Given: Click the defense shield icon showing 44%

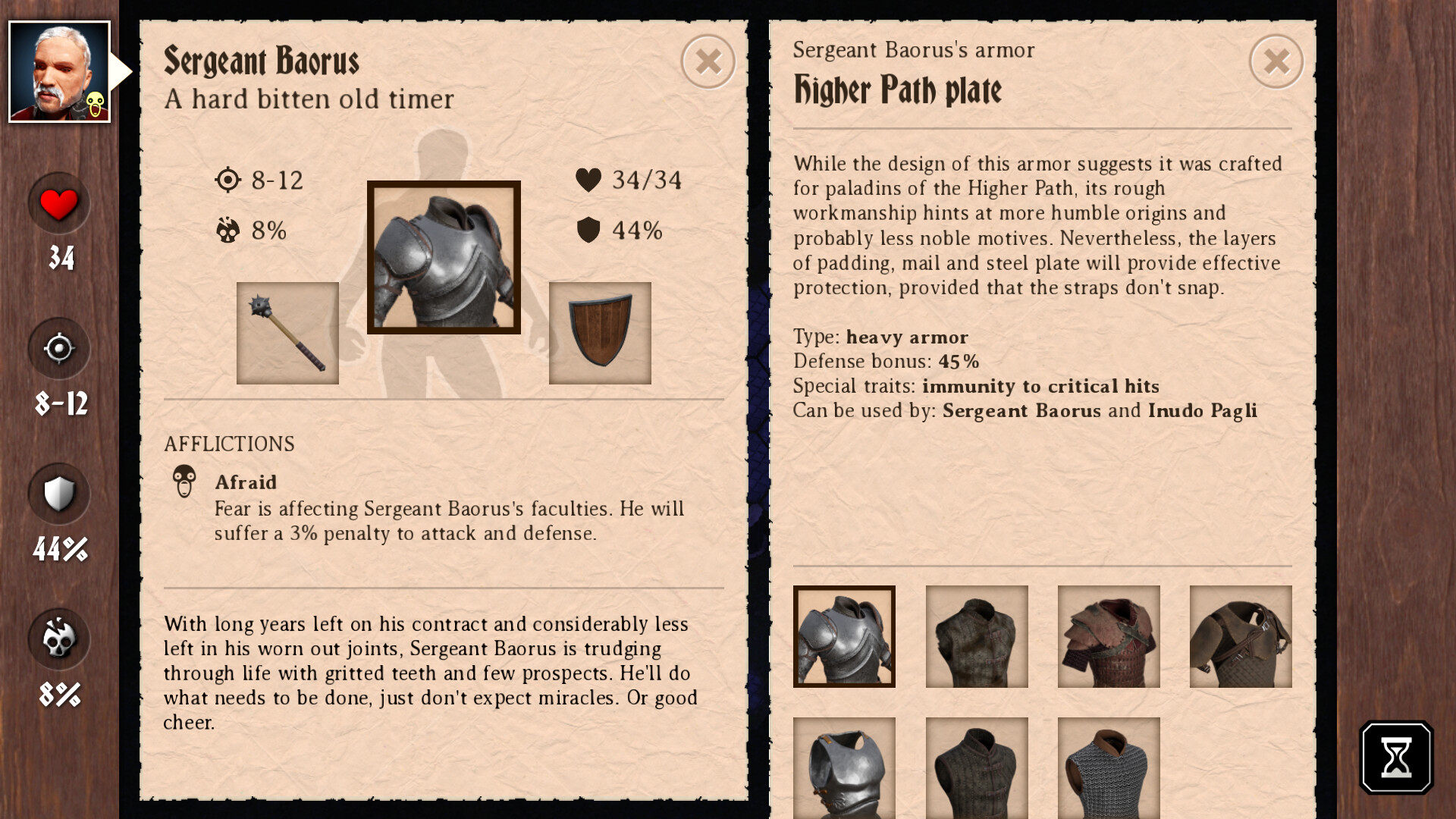Looking at the screenshot, I should click(58, 494).
